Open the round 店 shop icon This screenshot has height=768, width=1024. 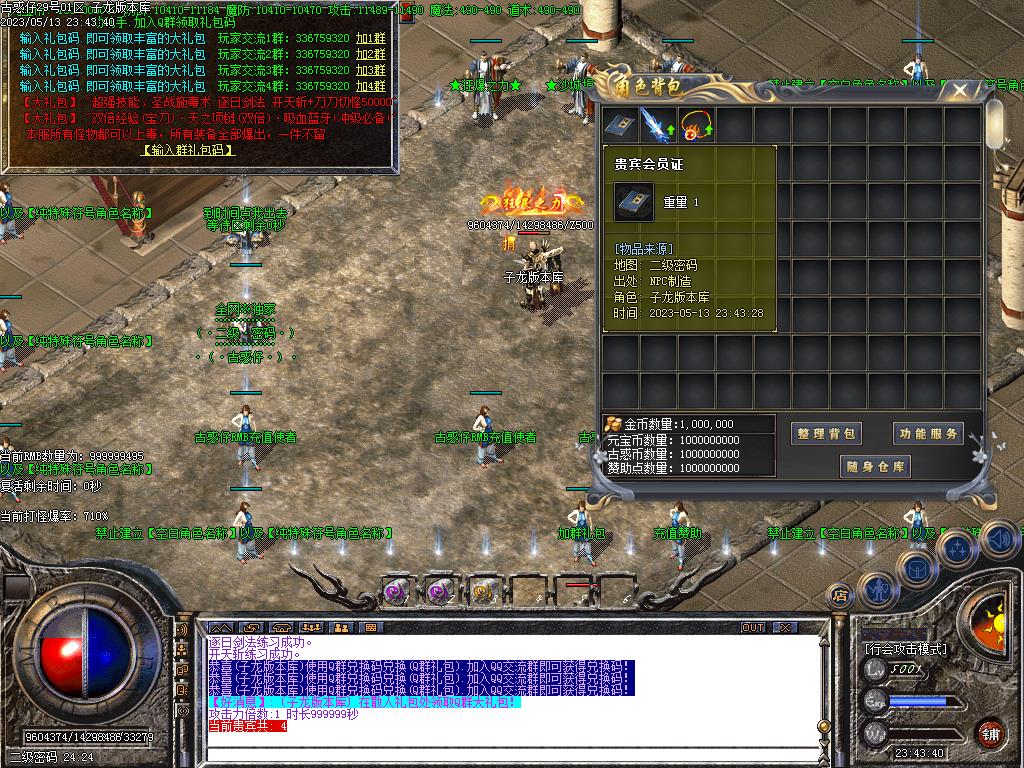(x=840, y=595)
